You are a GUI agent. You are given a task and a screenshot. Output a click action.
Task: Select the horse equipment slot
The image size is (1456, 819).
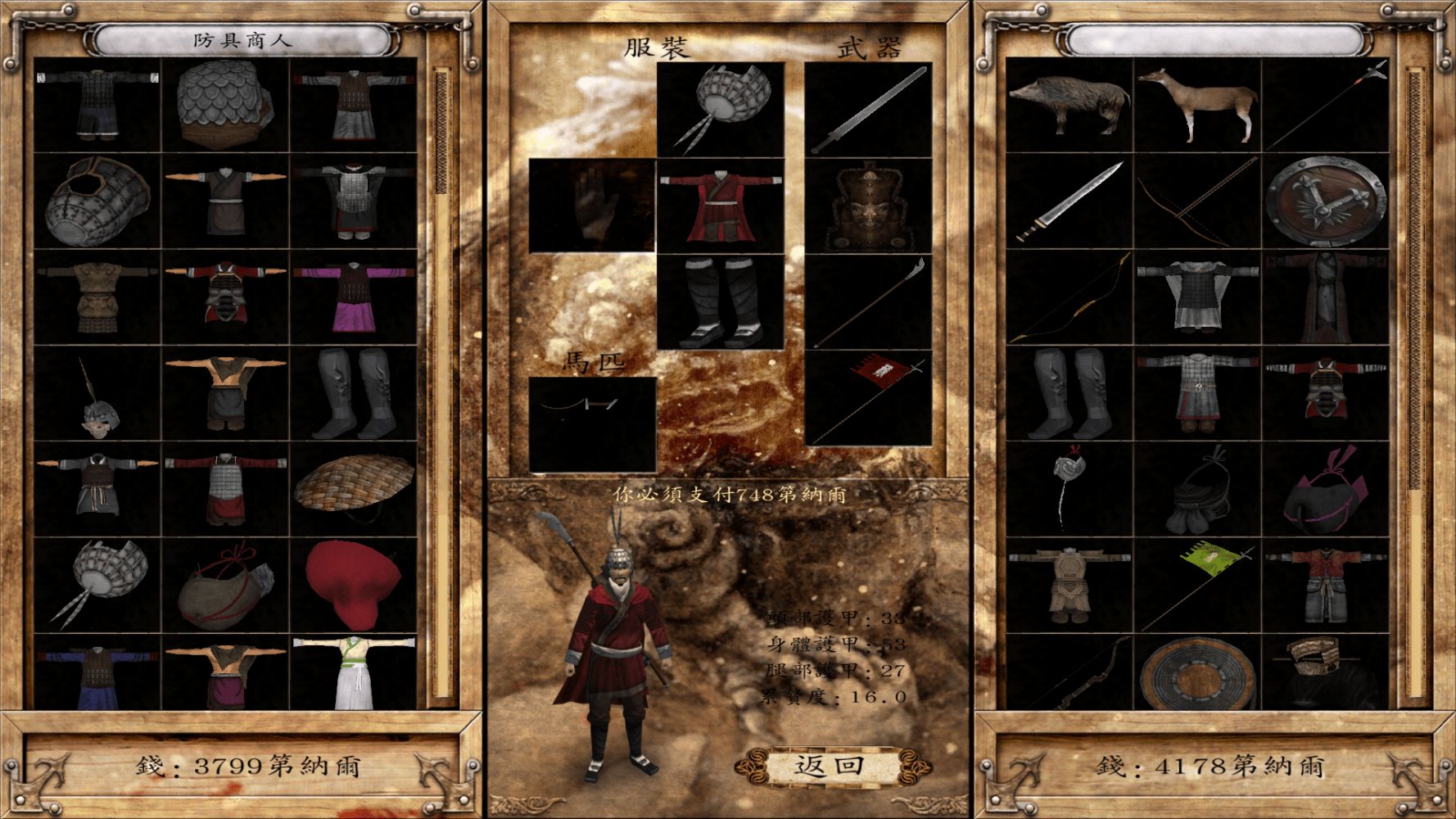click(x=592, y=424)
